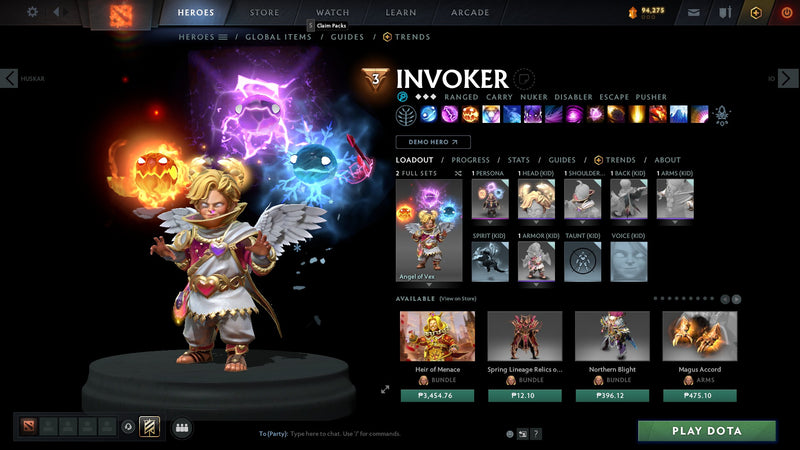This screenshot has width=800, height=450.
Task: Go to the Learn tab
Action: pyautogui.click(x=401, y=13)
